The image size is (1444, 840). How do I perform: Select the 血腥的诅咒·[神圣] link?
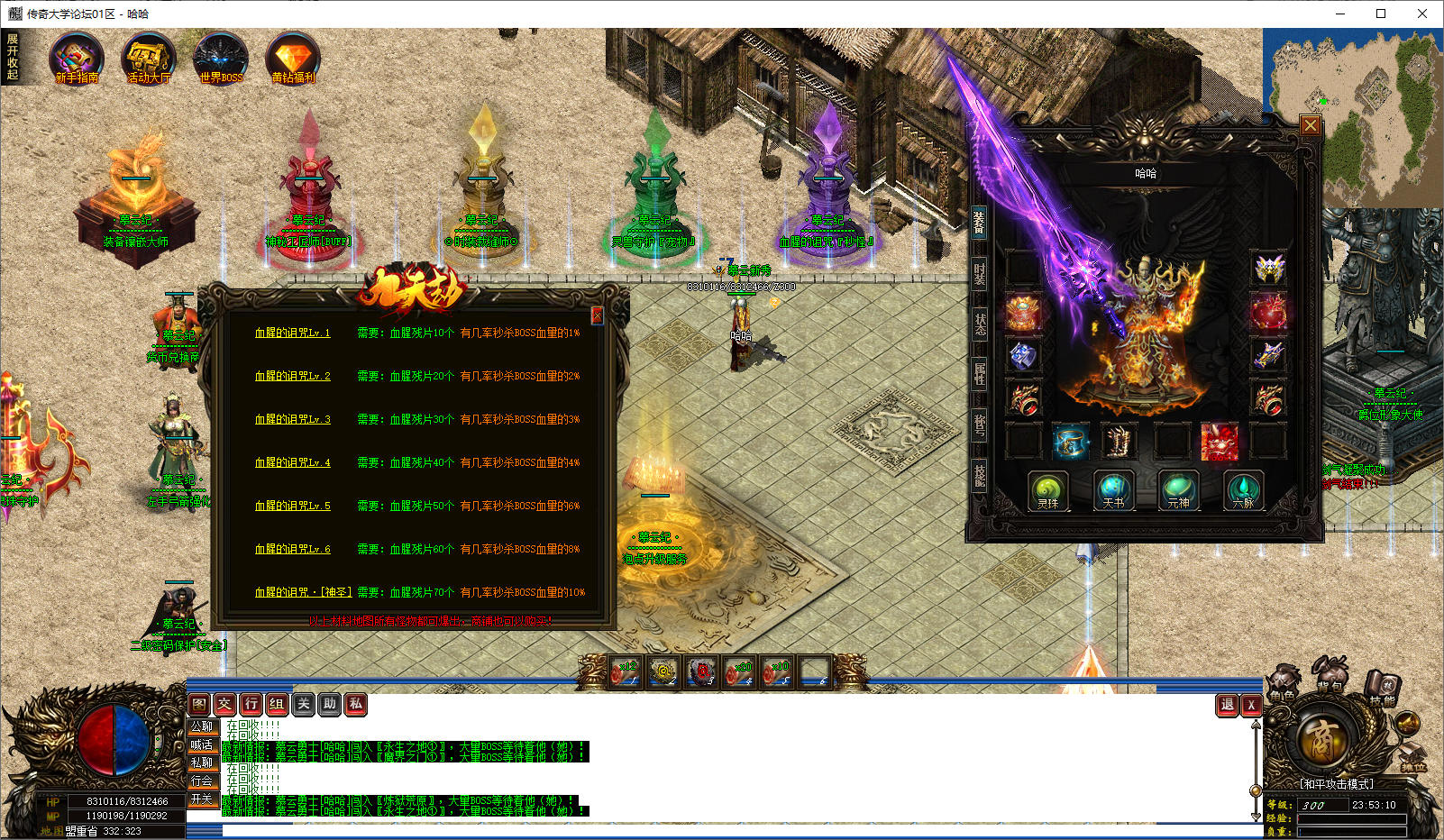click(303, 592)
